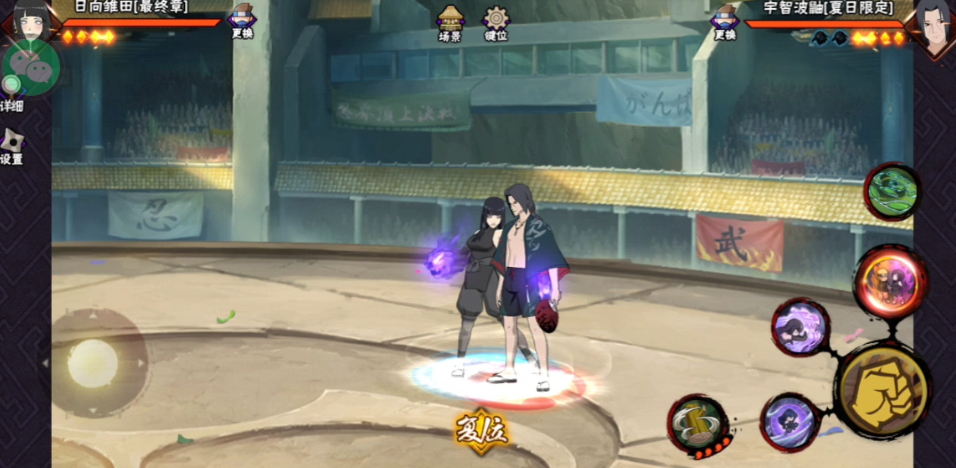Open the green WeChat overlay bubble
This screenshot has width=956, height=468.
32,66
